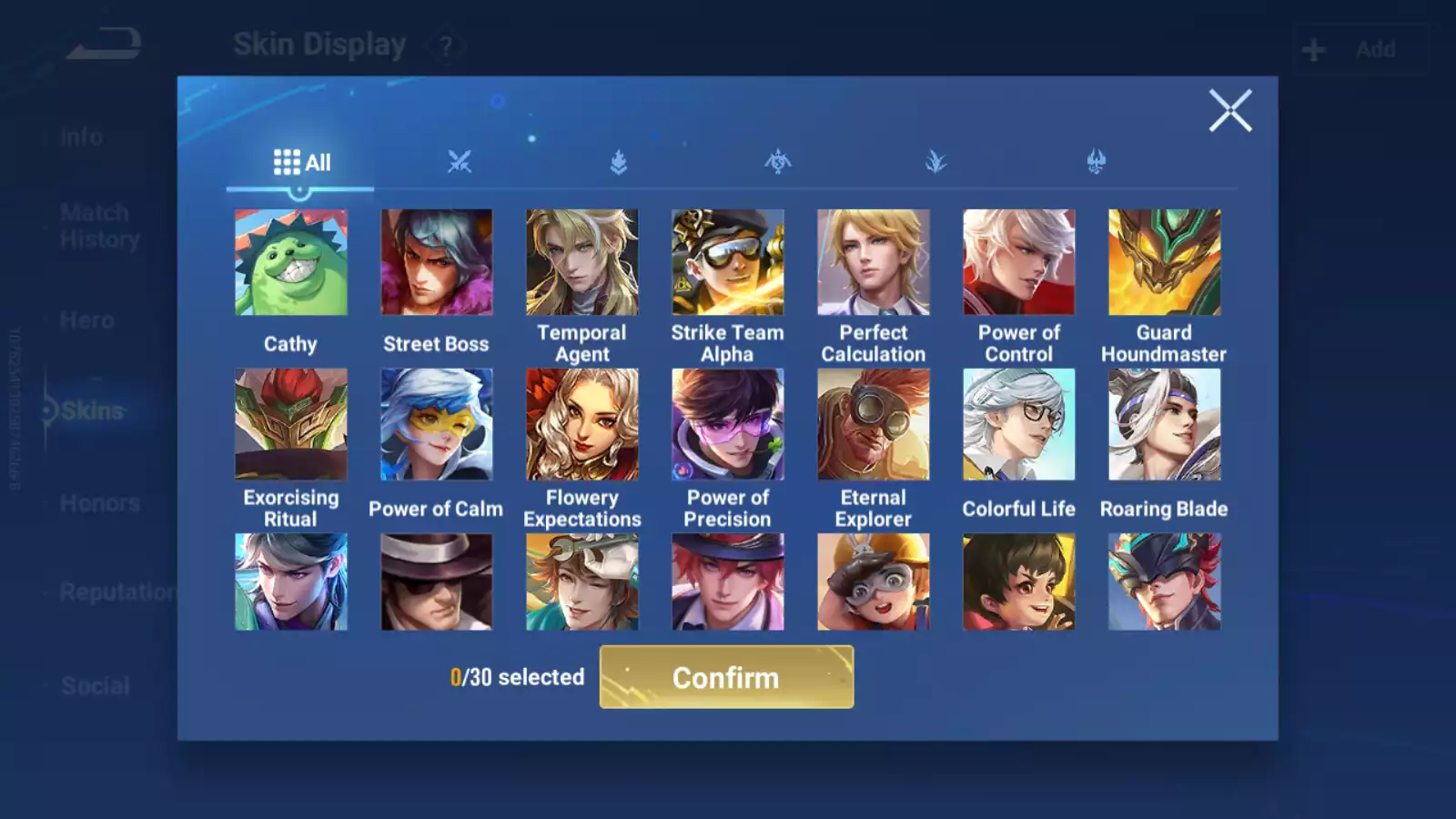The height and width of the screenshot is (819, 1456).
Task: Pick the Power of Precision skin
Action: [728, 424]
